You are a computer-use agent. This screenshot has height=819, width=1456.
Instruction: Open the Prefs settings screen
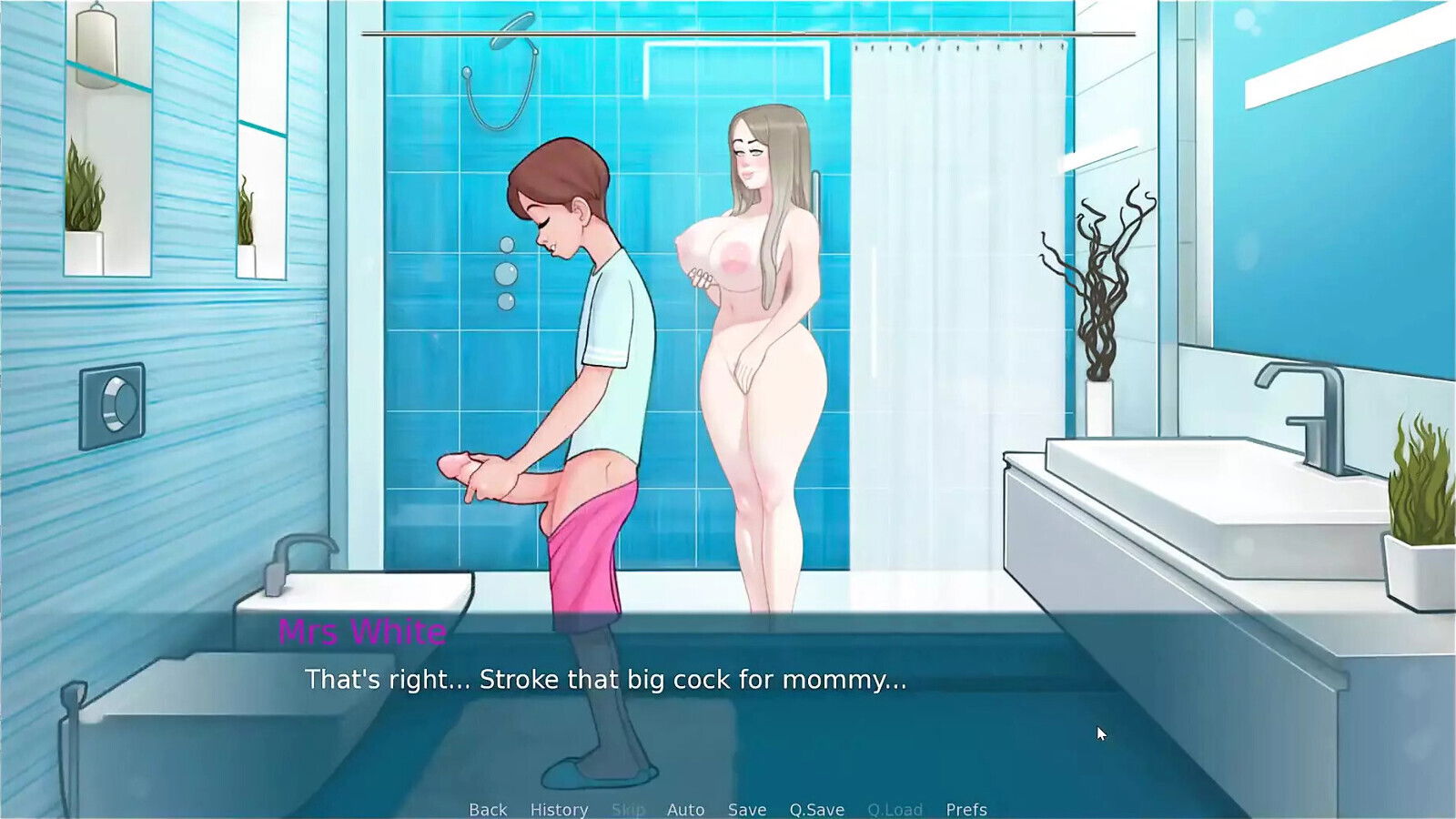[967, 809]
